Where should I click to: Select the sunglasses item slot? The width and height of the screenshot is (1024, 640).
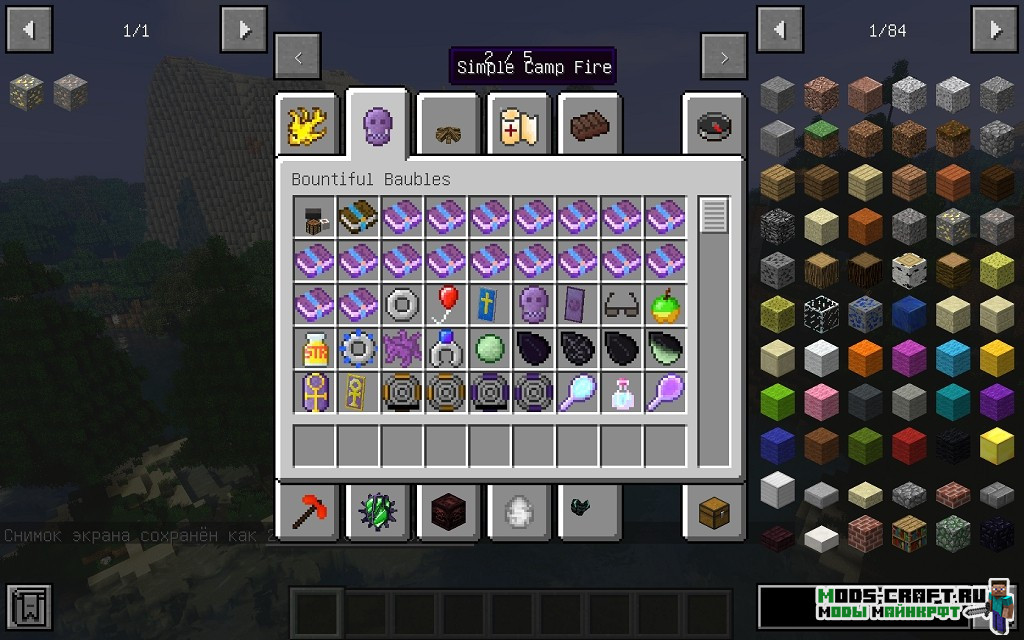tap(622, 304)
